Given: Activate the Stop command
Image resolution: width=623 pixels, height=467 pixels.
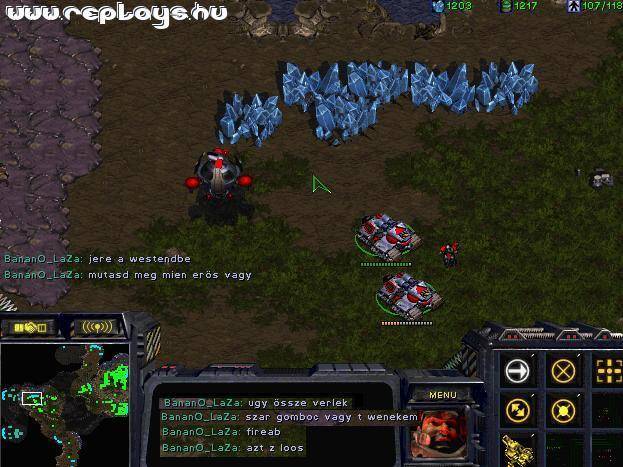Looking at the screenshot, I should 564,370.
